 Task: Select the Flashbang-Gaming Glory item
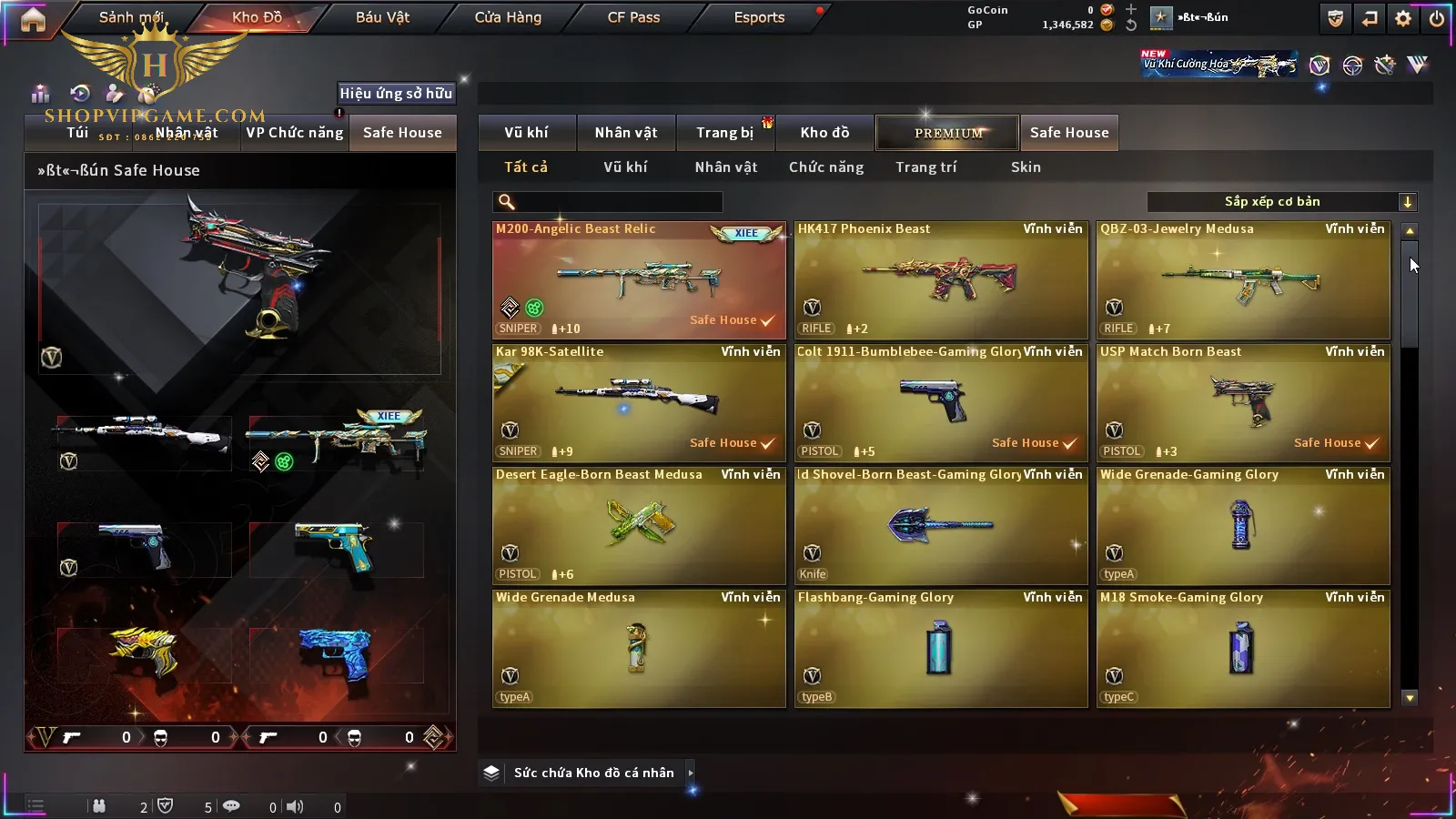[x=941, y=649]
